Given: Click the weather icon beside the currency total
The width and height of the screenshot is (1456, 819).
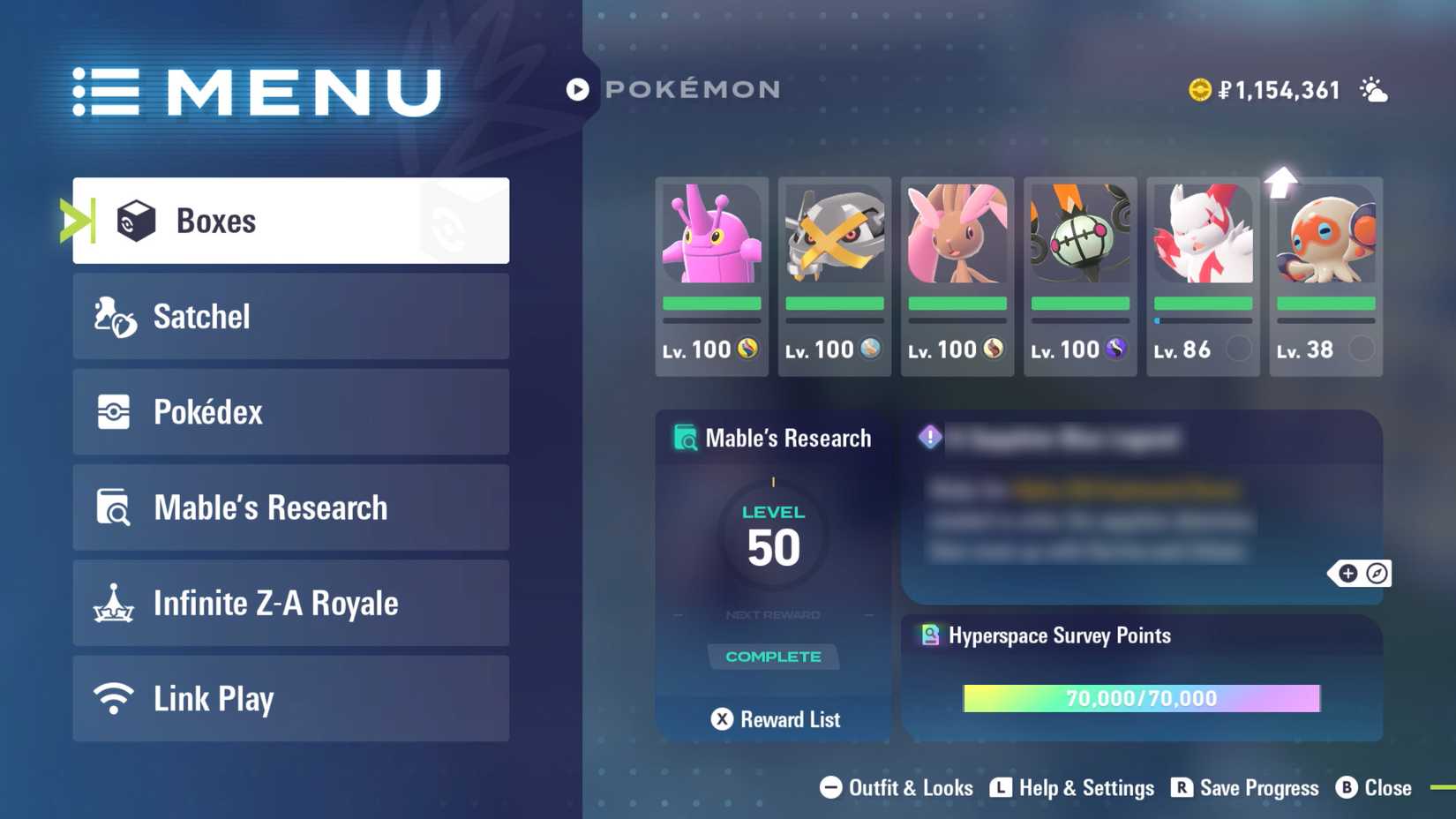Looking at the screenshot, I should point(1372,88).
